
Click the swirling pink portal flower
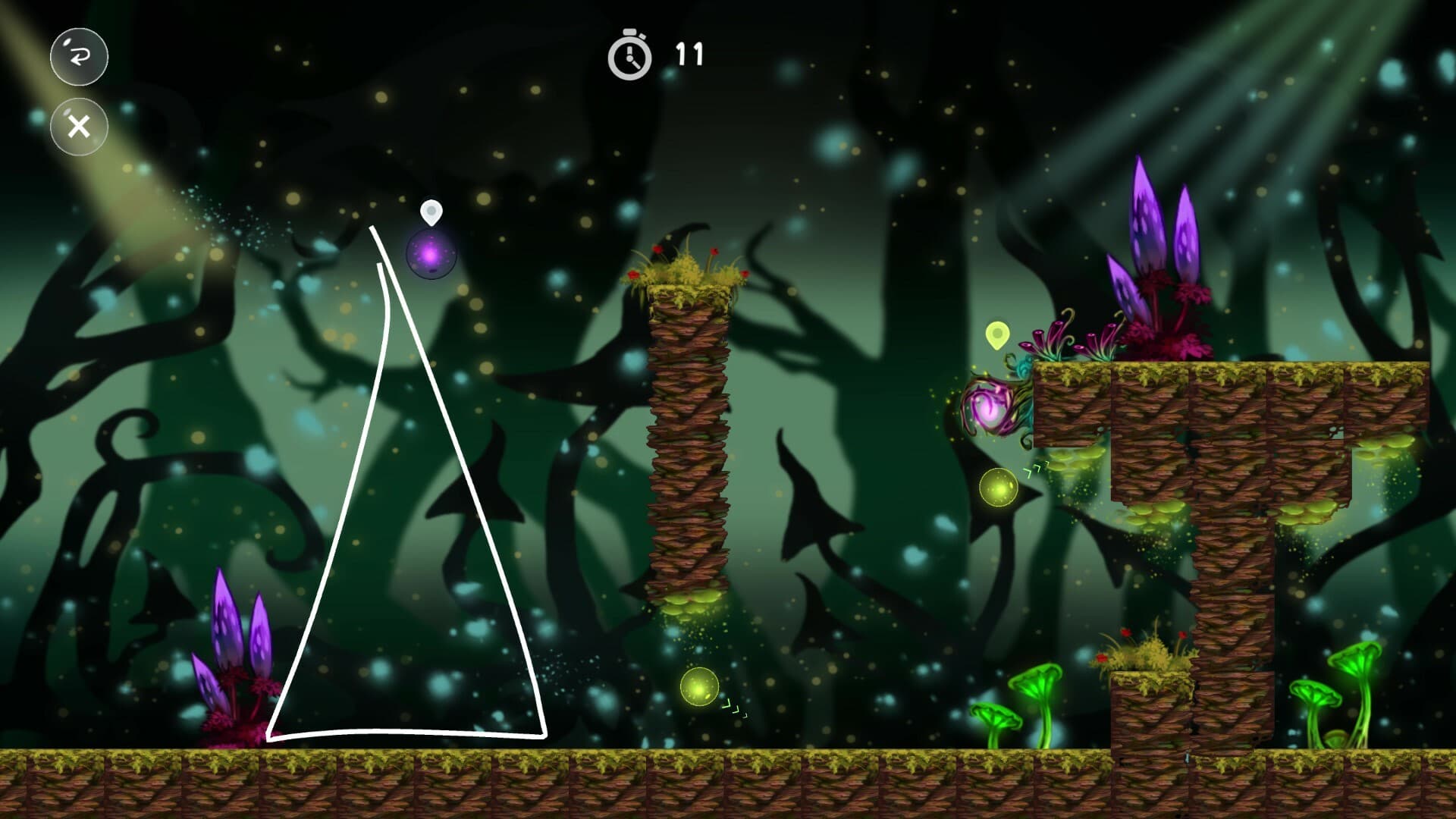point(990,409)
